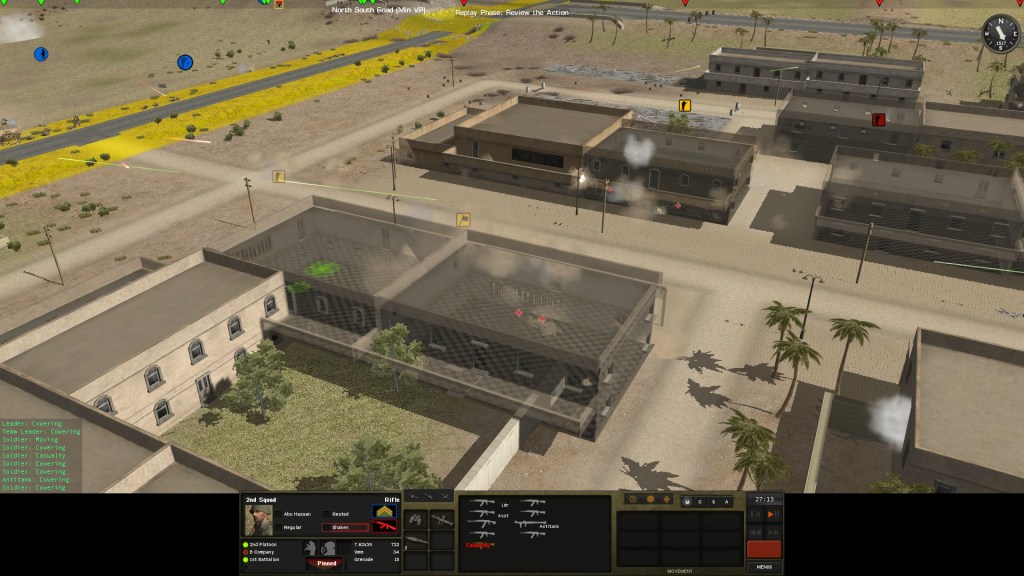This screenshot has width=1024, height=576.
Task: Click the big red end-replay button
Action: tap(764, 549)
